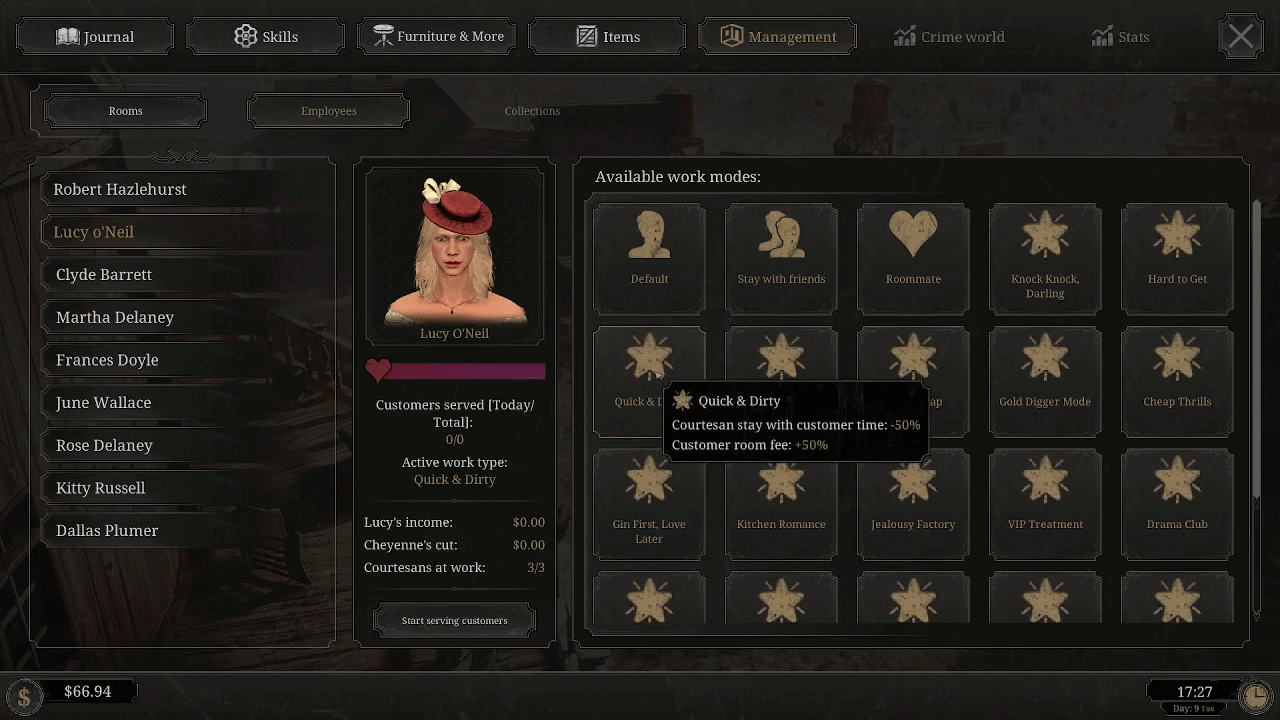1280x720 pixels.
Task: Pick Martha Delaney from the employee list
Action: 115,318
